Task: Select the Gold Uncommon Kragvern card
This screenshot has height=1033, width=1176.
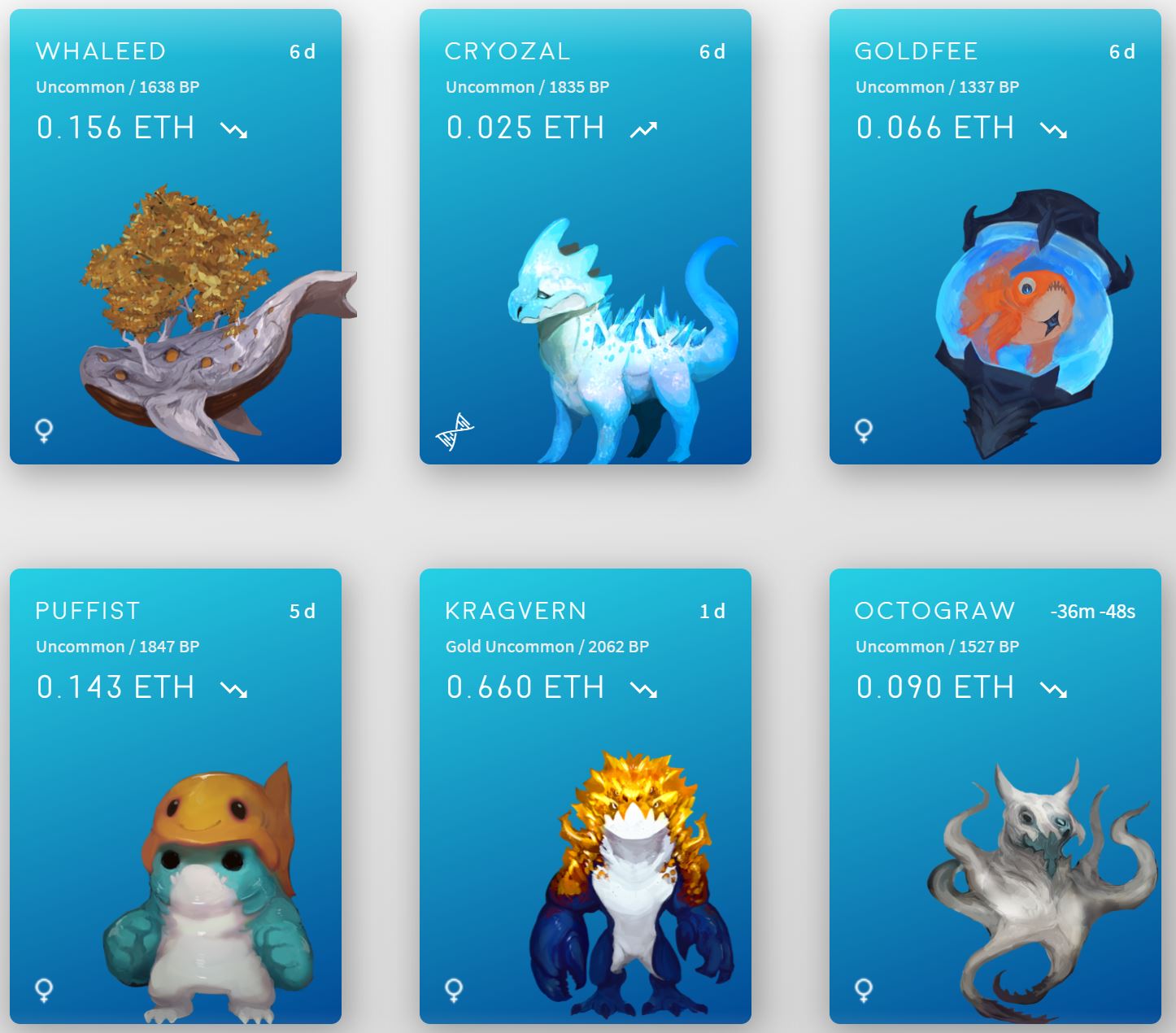Action: pyautogui.click(x=585, y=795)
